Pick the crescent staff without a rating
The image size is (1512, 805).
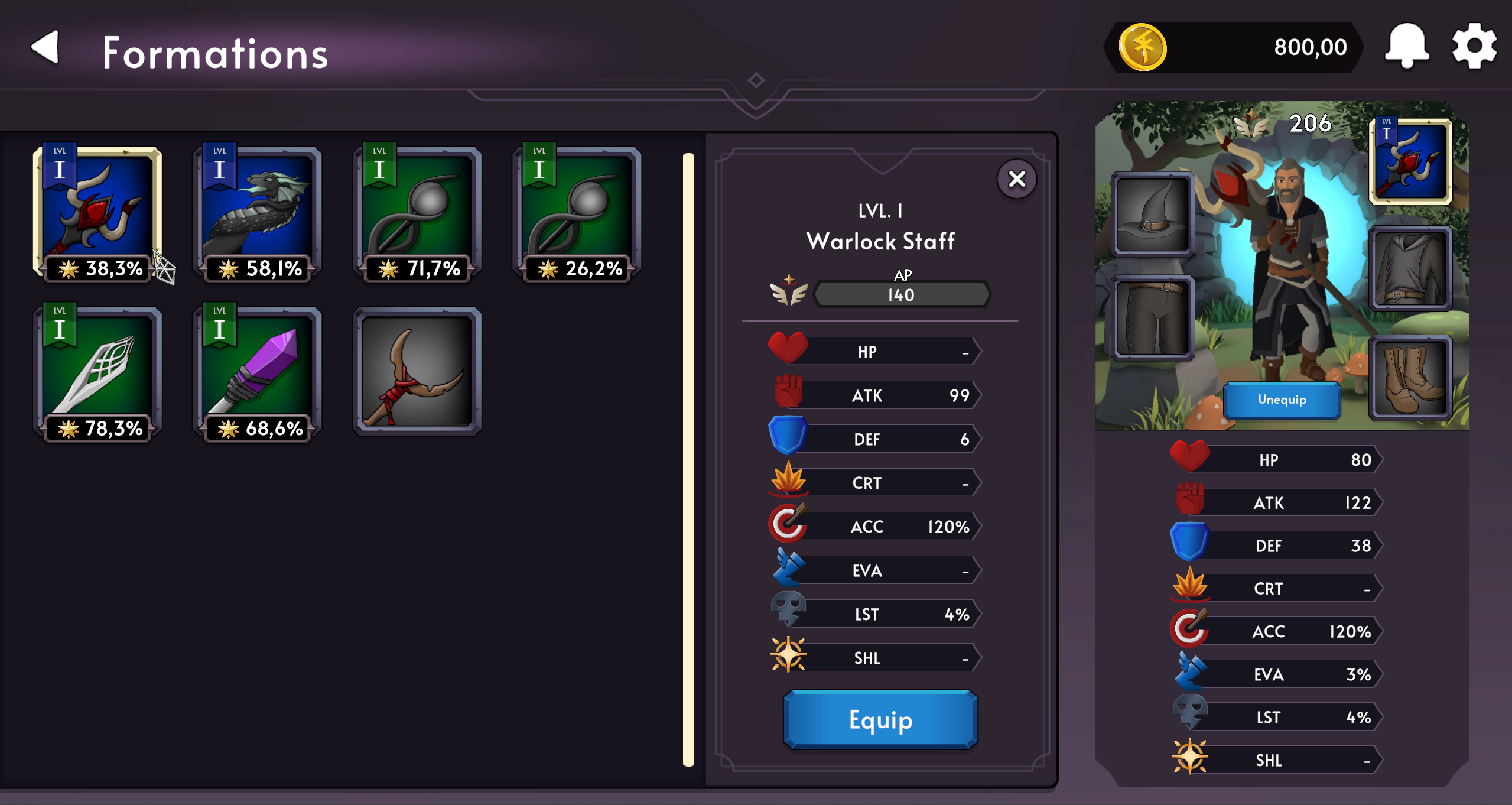[x=417, y=371]
